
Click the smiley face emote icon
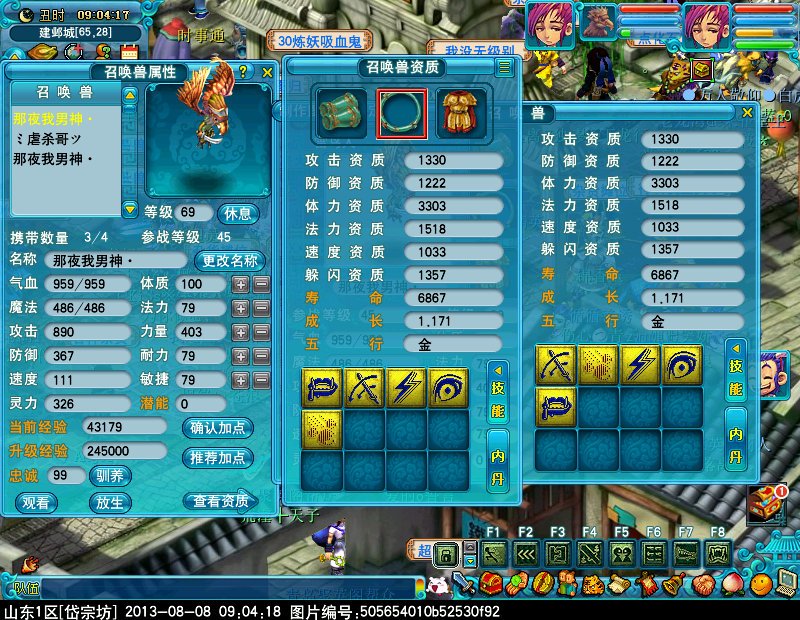click(438, 585)
